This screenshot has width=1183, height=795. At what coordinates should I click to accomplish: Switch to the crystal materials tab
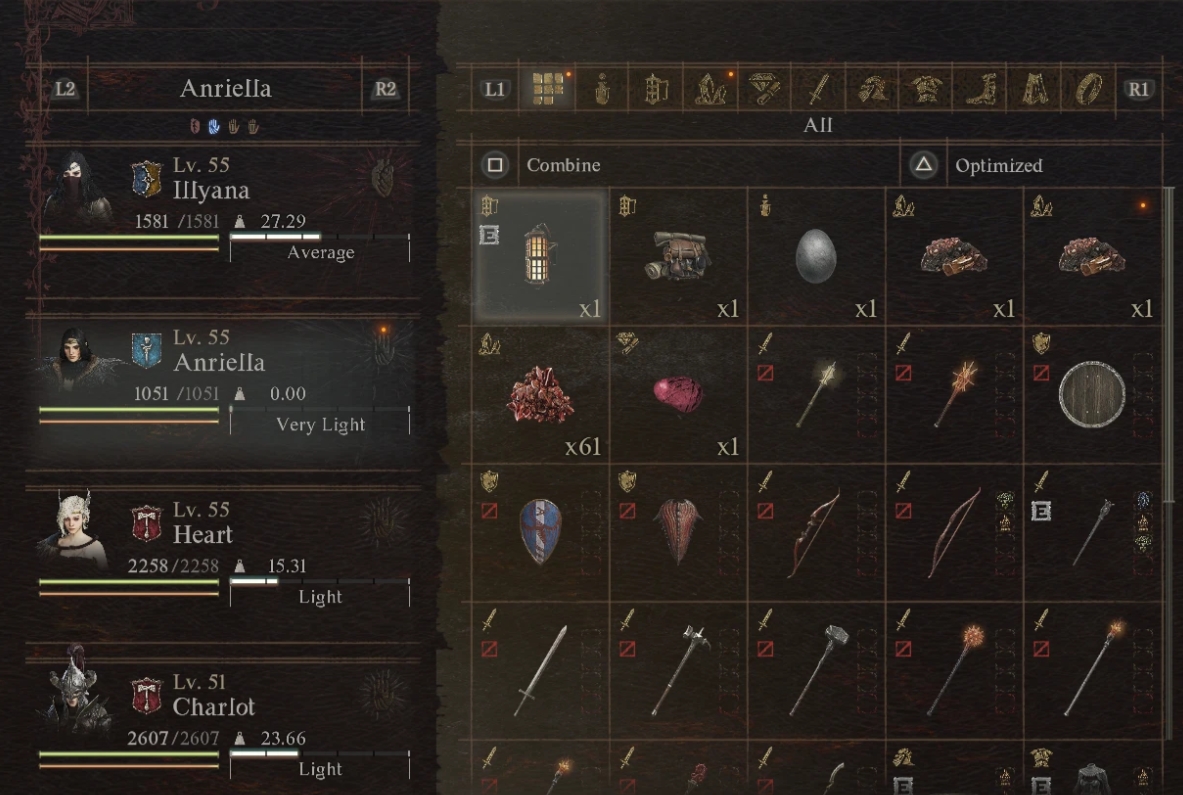pyautogui.click(x=709, y=89)
